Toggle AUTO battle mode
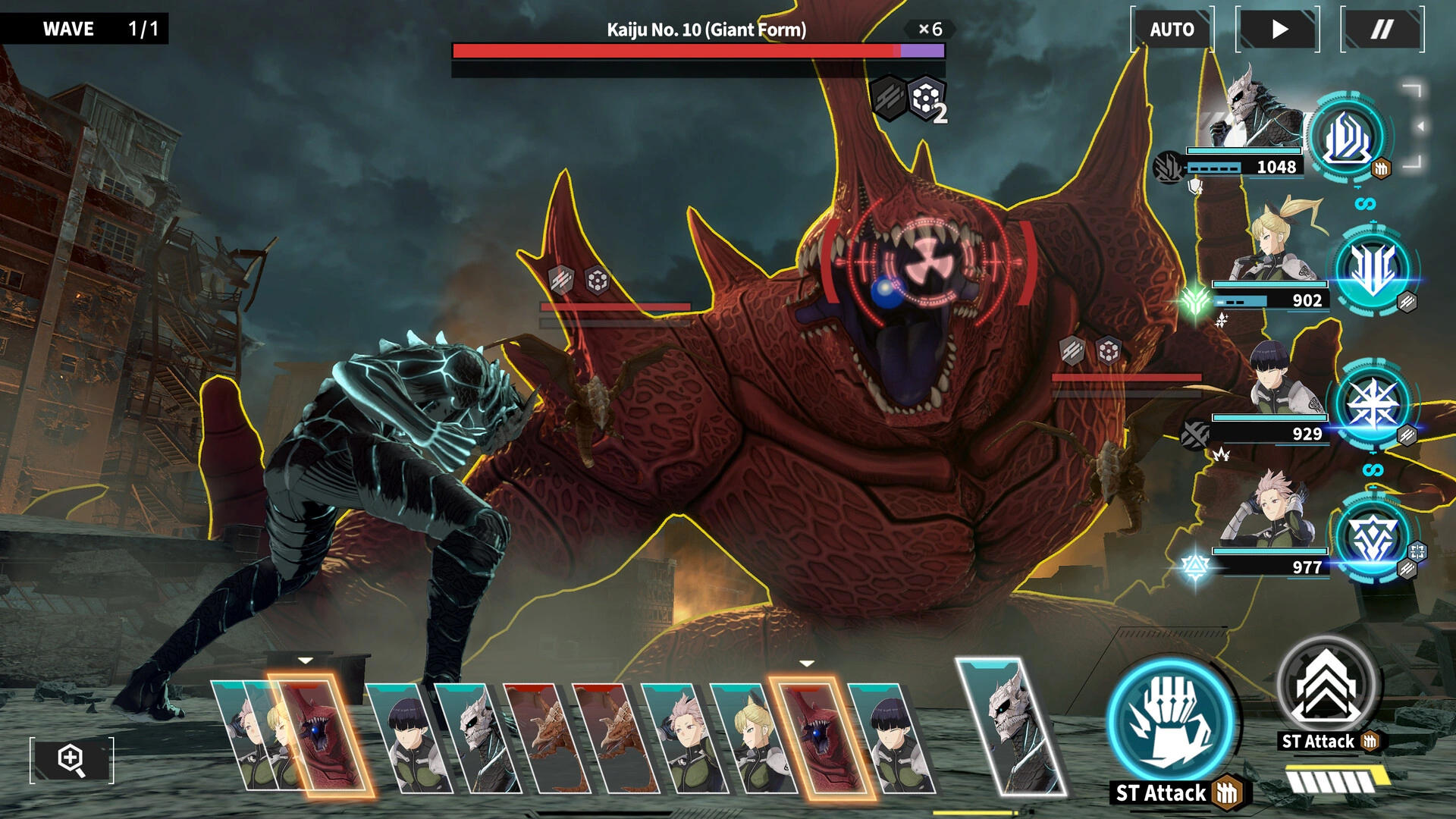1456x819 pixels. click(x=1172, y=30)
